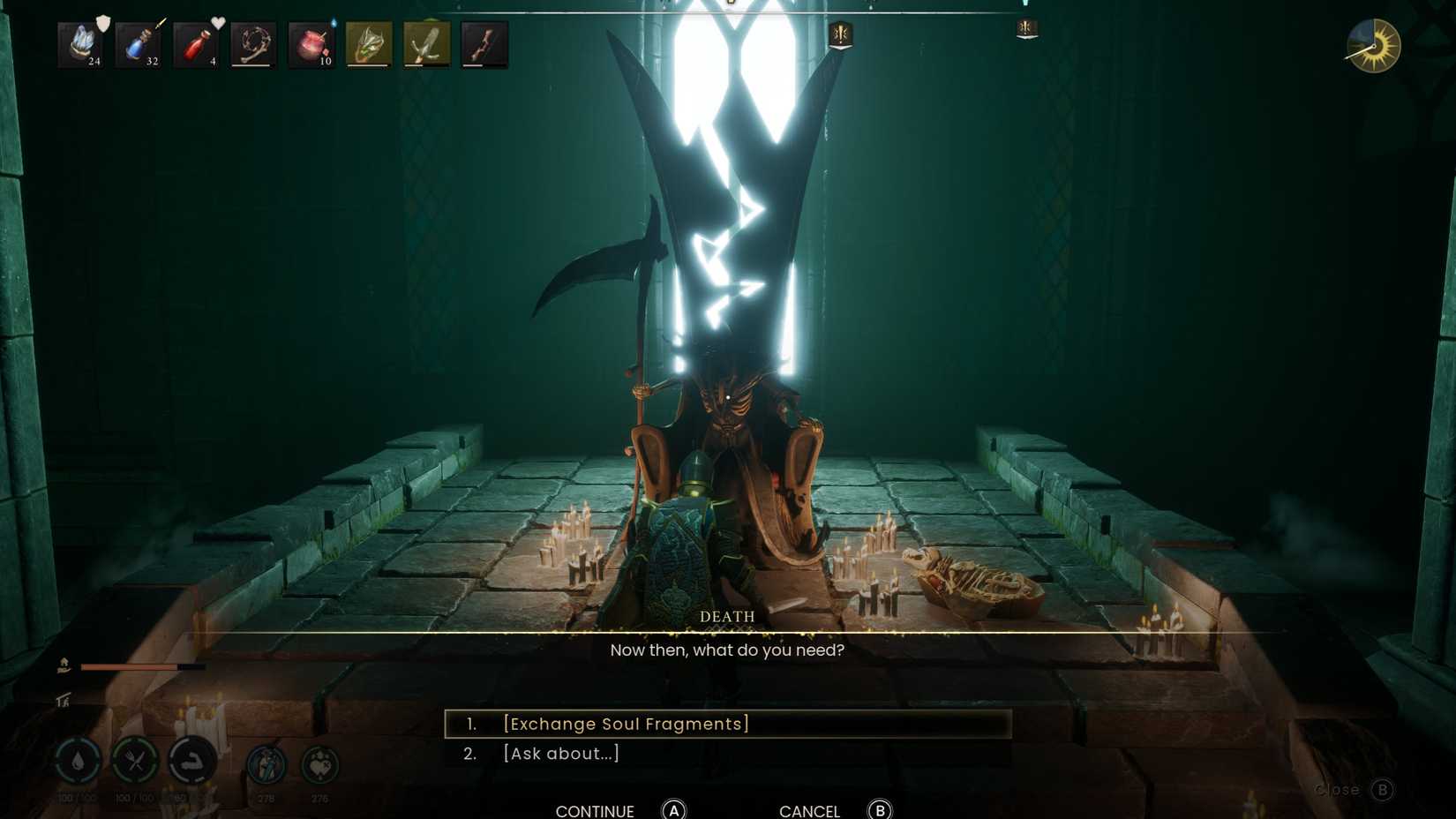Select the bone charm hotbar slot

coord(252,44)
